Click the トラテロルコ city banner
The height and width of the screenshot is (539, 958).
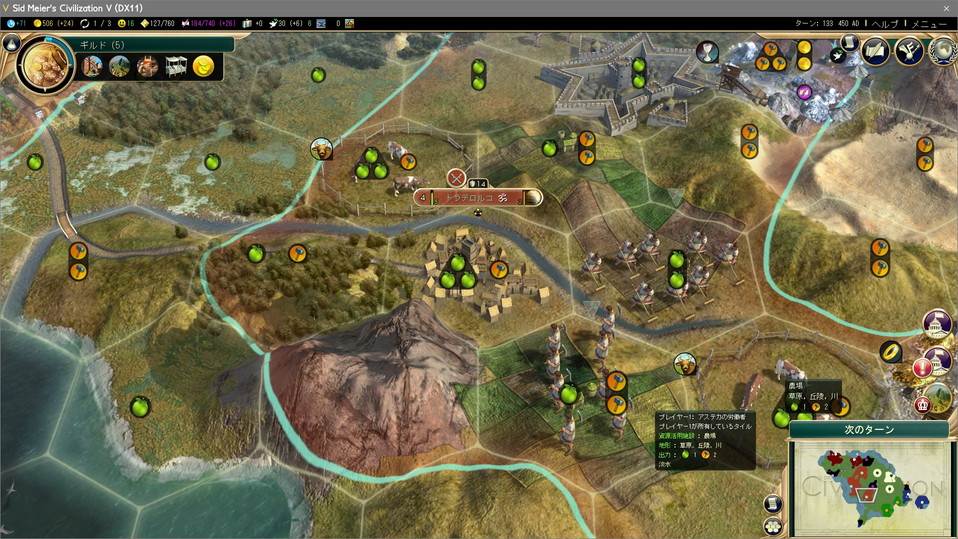coord(478,198)
